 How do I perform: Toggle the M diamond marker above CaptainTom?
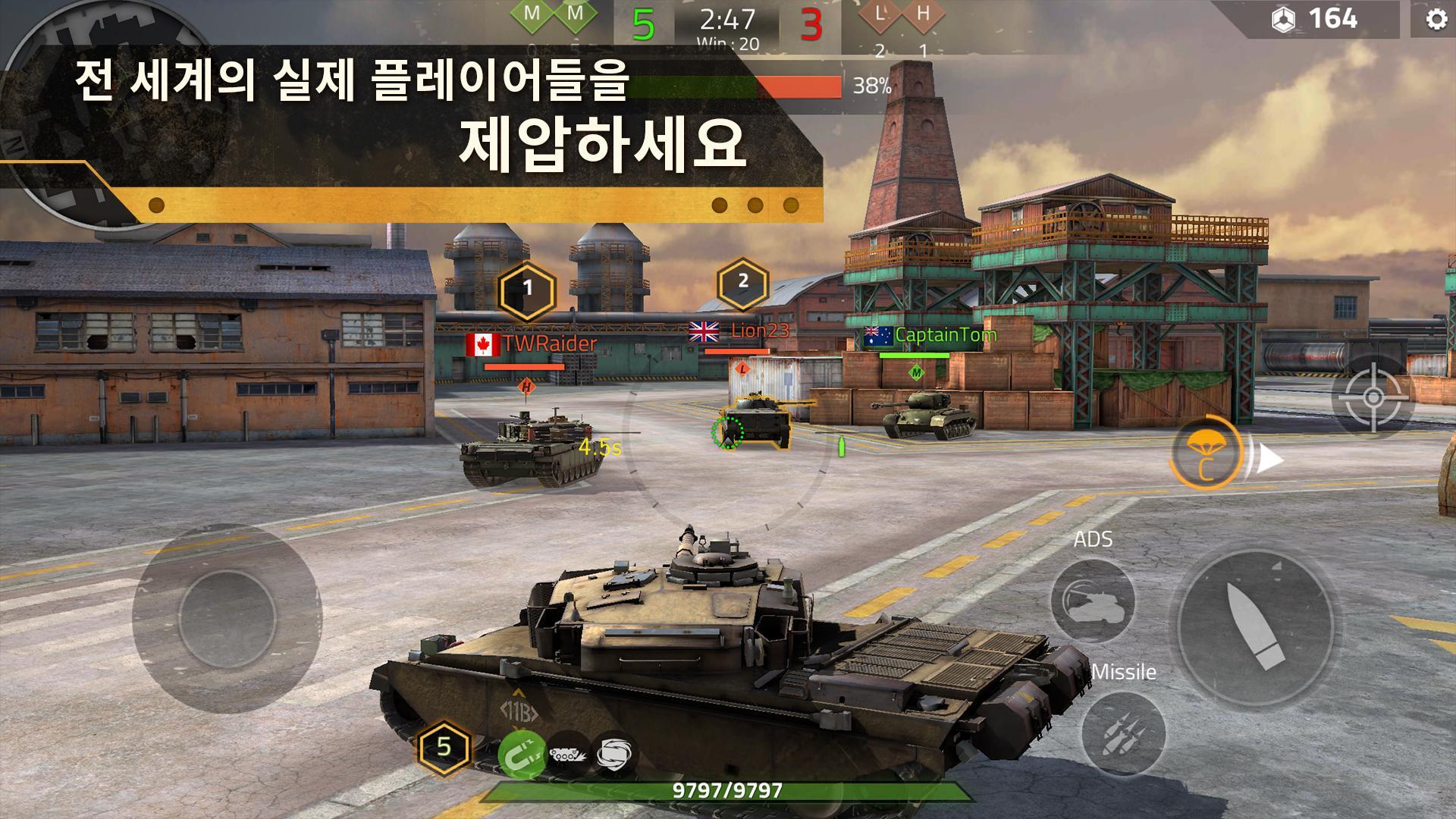click(x=918, y=374)
